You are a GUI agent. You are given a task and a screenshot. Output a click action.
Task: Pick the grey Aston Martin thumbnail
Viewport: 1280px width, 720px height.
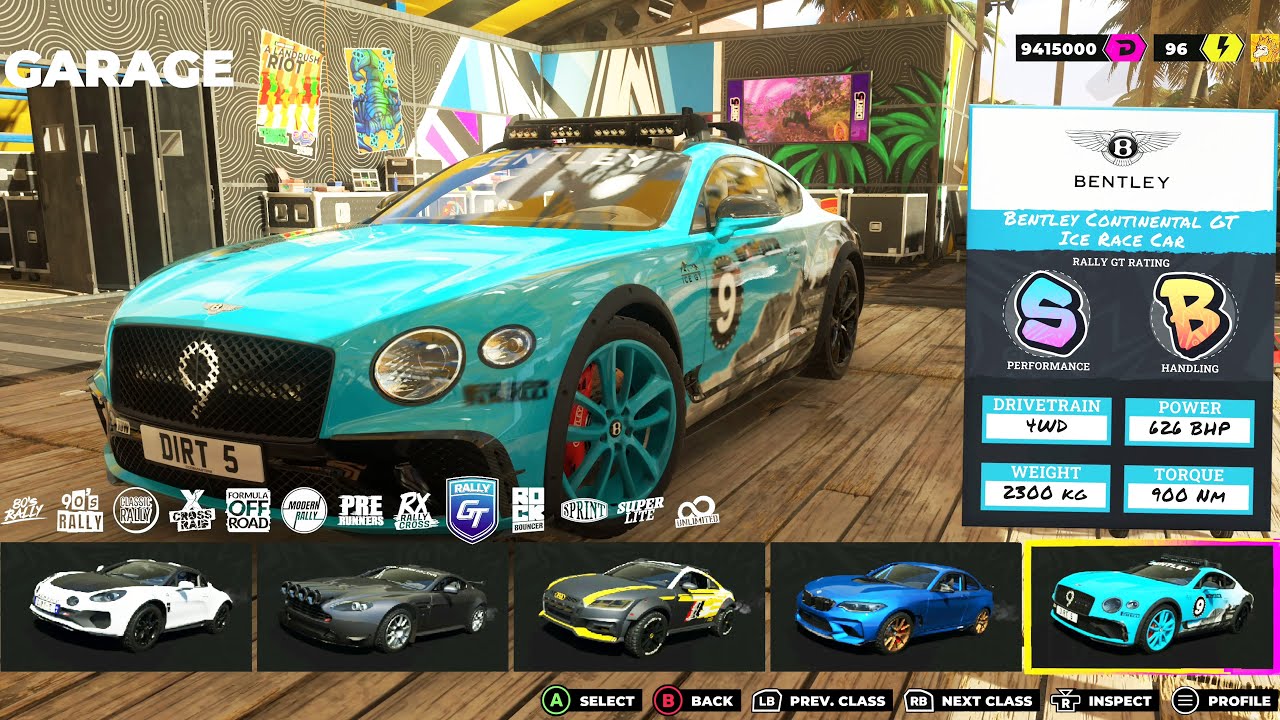pyautogui.click(x=384, y=606)
